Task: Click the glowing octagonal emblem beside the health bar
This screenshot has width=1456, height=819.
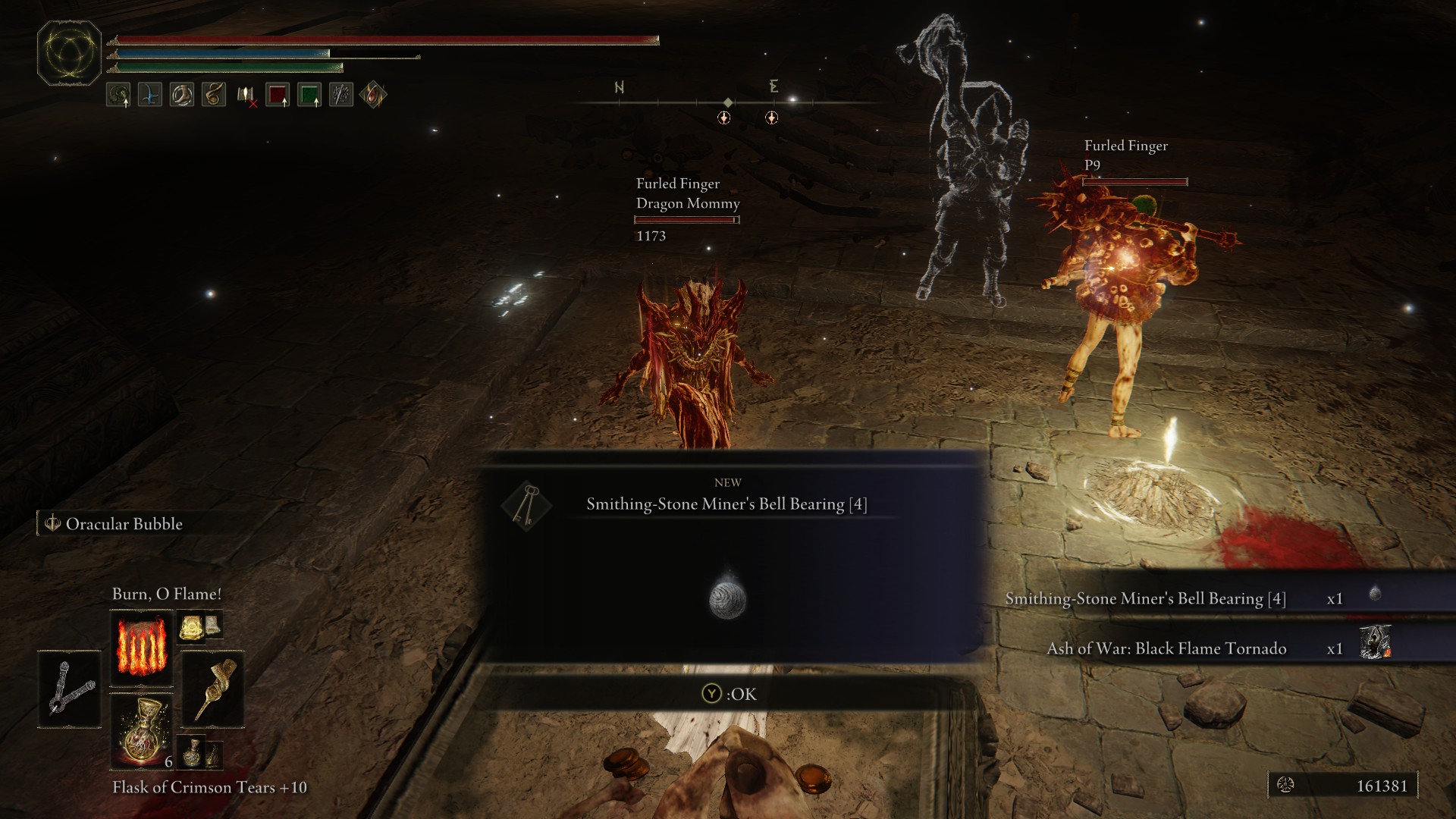Action: [x=69, y=53]
